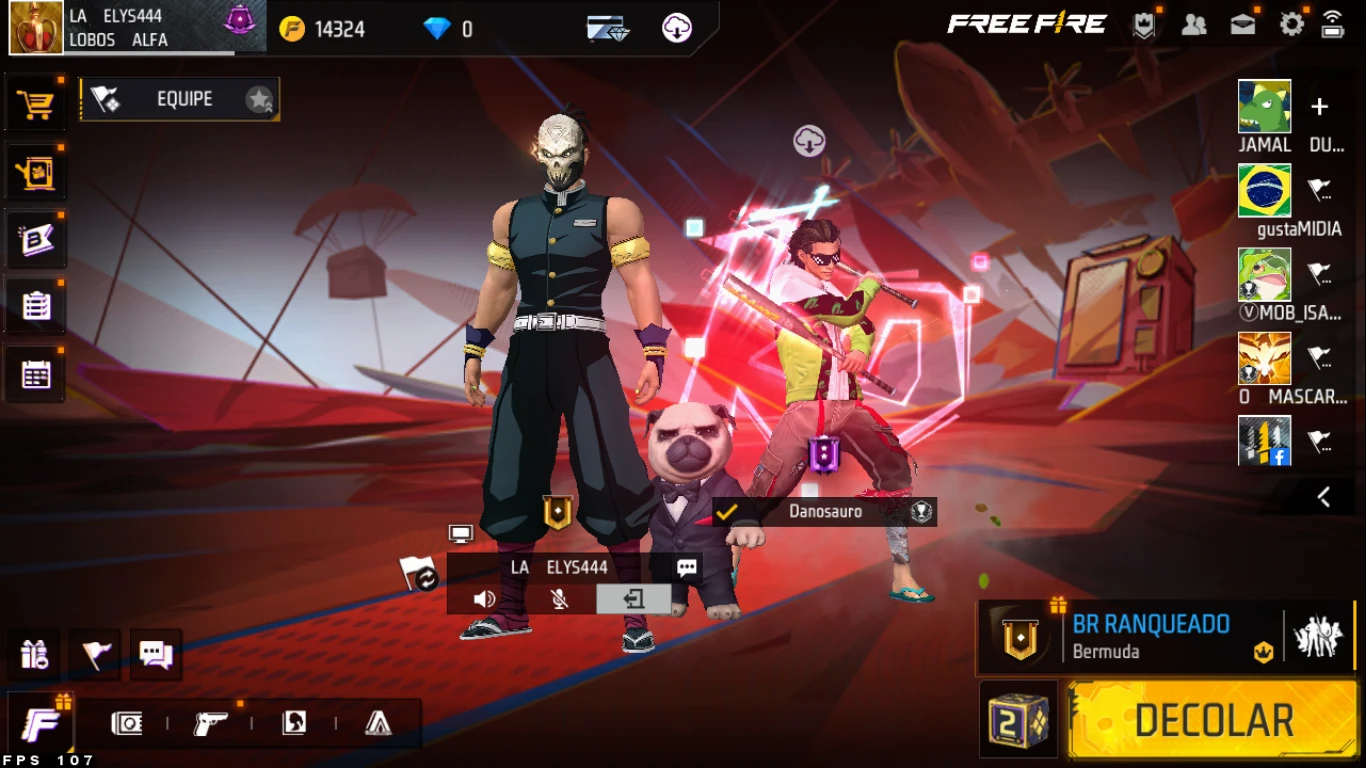Toggle the speaker volume button
1366x768 pixels.
pos(485,599)
